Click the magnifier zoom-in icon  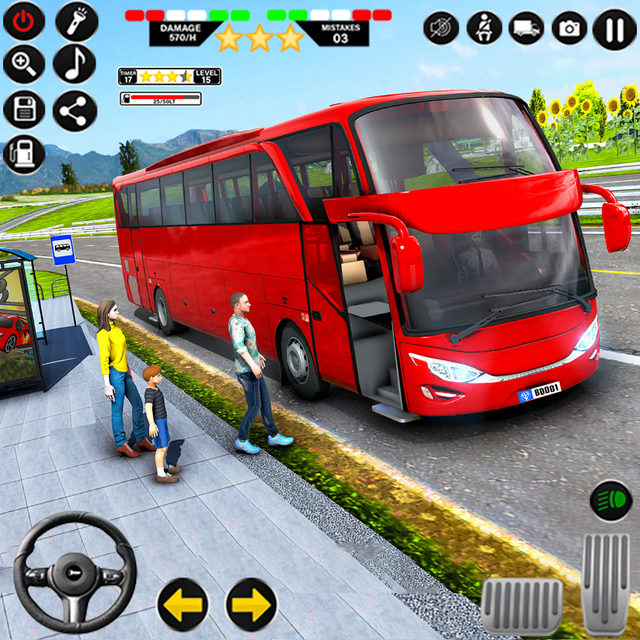click(24, 65)
